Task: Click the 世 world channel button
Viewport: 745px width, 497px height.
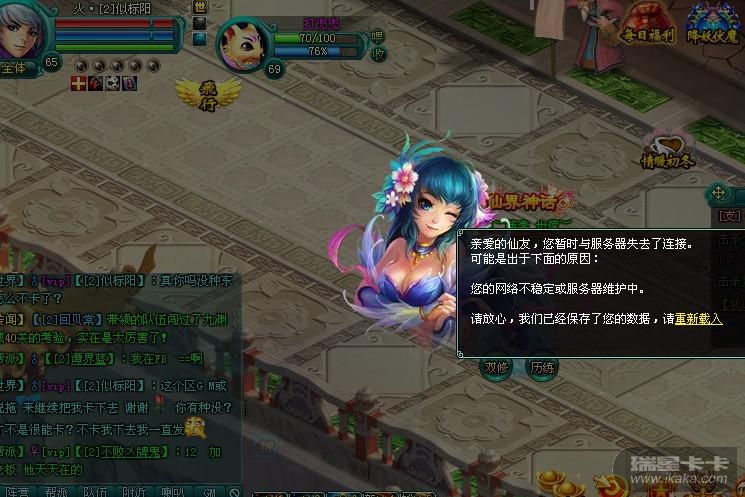Action: click(199, 6)
